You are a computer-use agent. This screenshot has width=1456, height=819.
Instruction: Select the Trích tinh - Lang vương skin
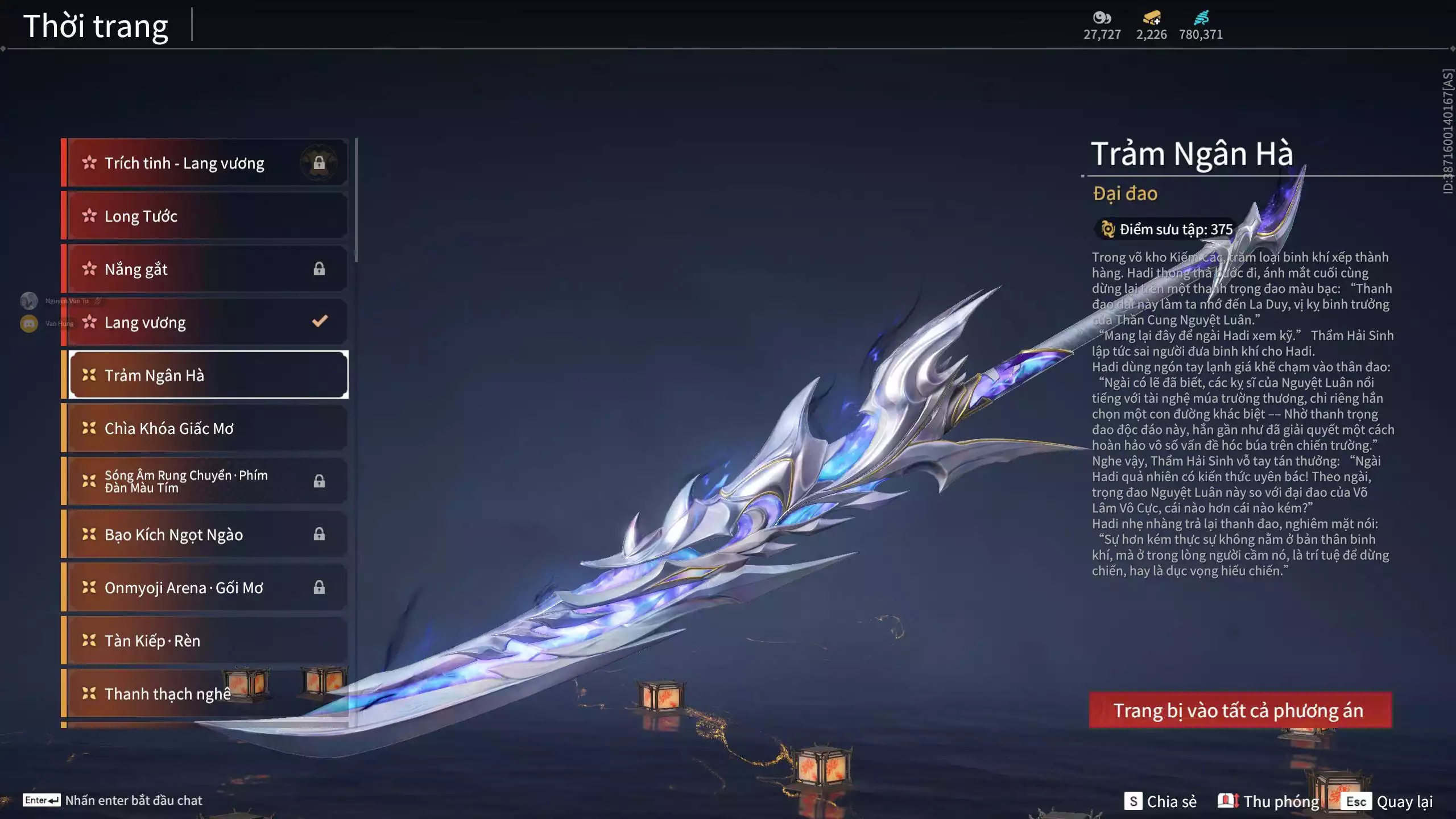[207, 163]
